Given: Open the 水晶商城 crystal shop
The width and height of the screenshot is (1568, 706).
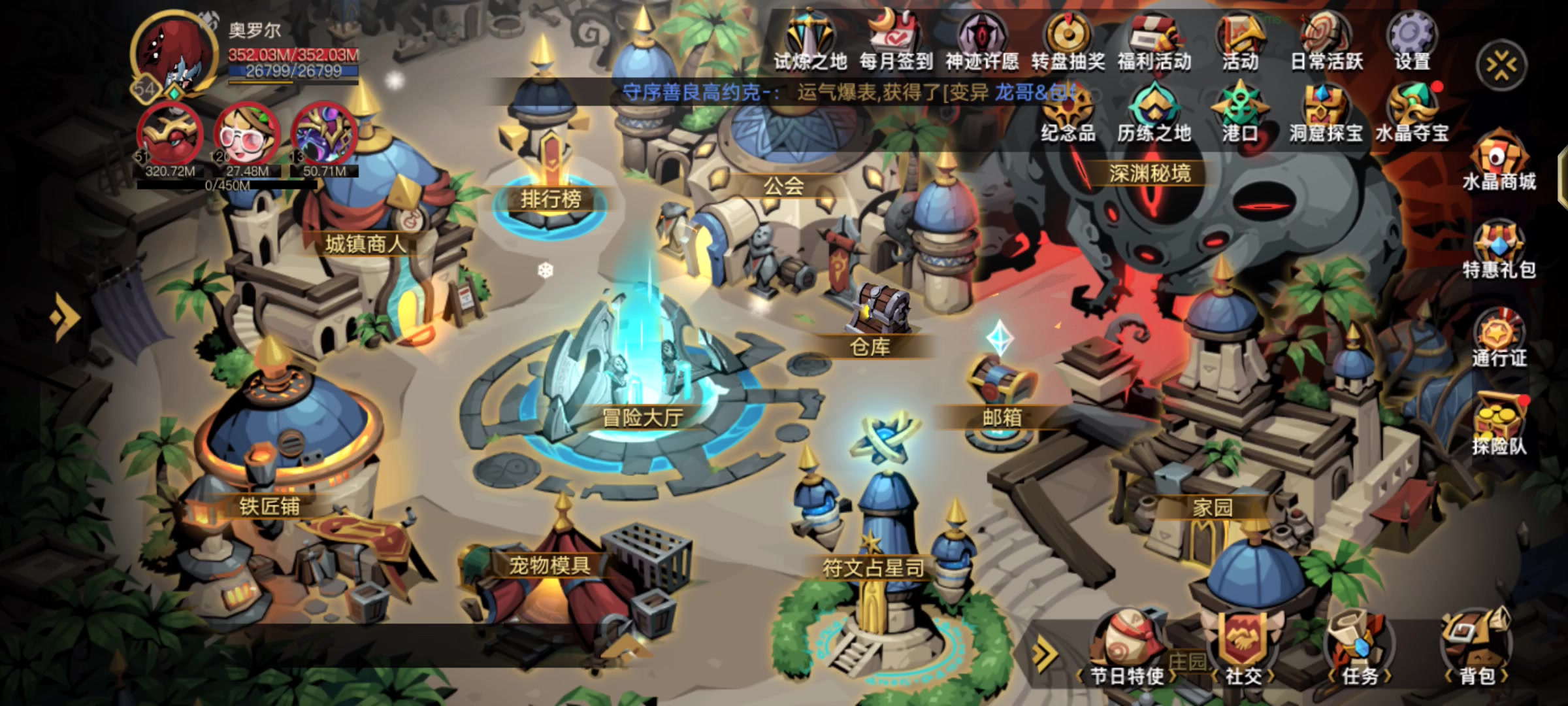Looking at the screenshot, I should (x=1499, y=163).
